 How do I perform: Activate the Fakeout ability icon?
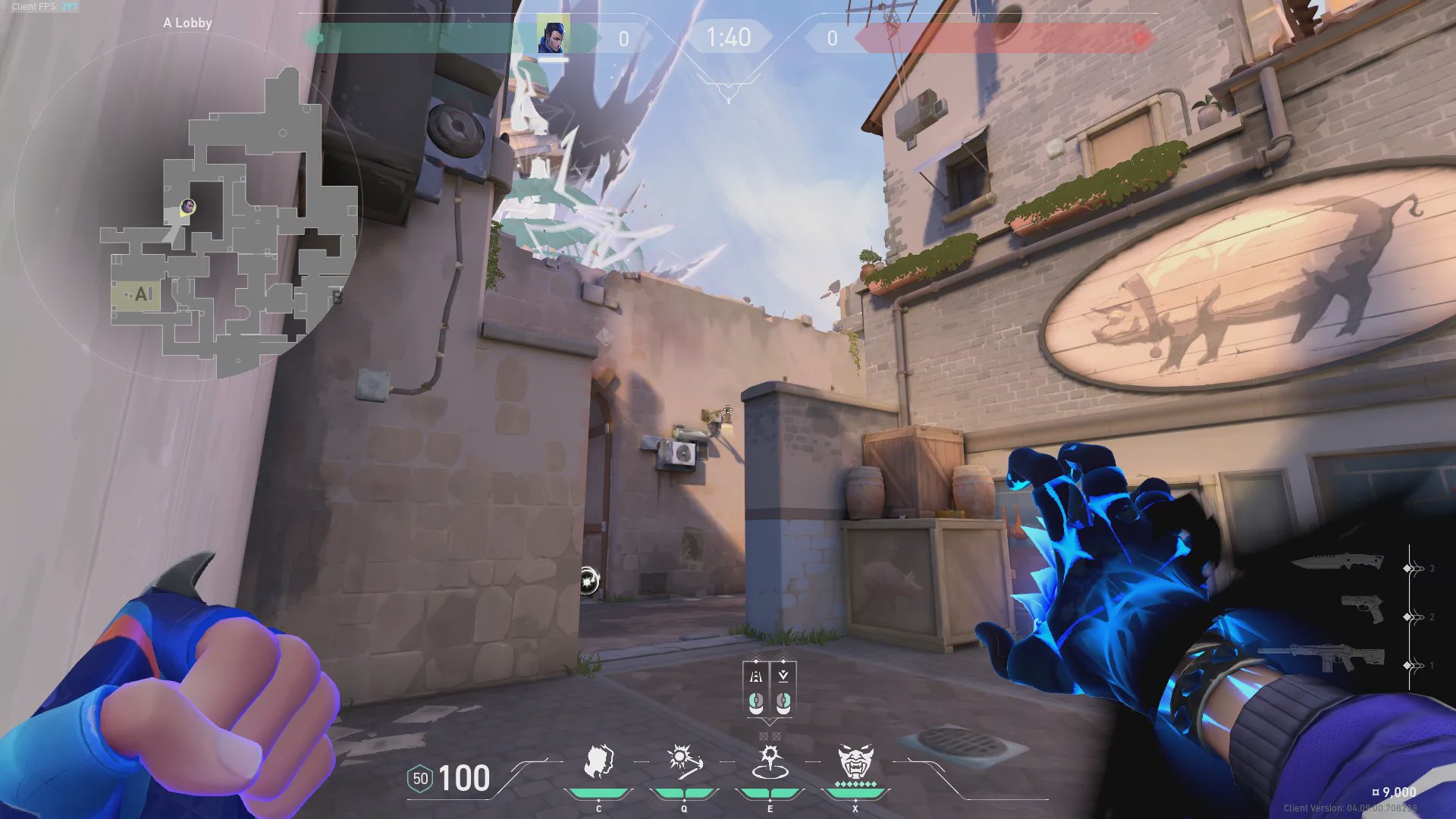(598, 761)
